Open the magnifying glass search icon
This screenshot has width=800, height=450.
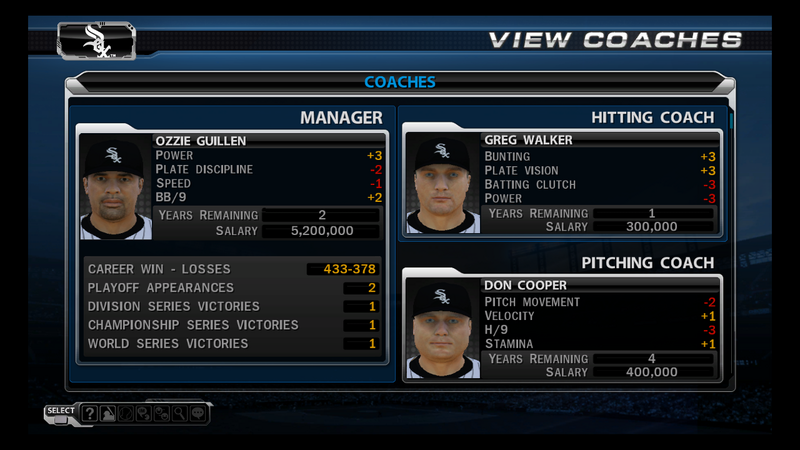pos(177,413)
